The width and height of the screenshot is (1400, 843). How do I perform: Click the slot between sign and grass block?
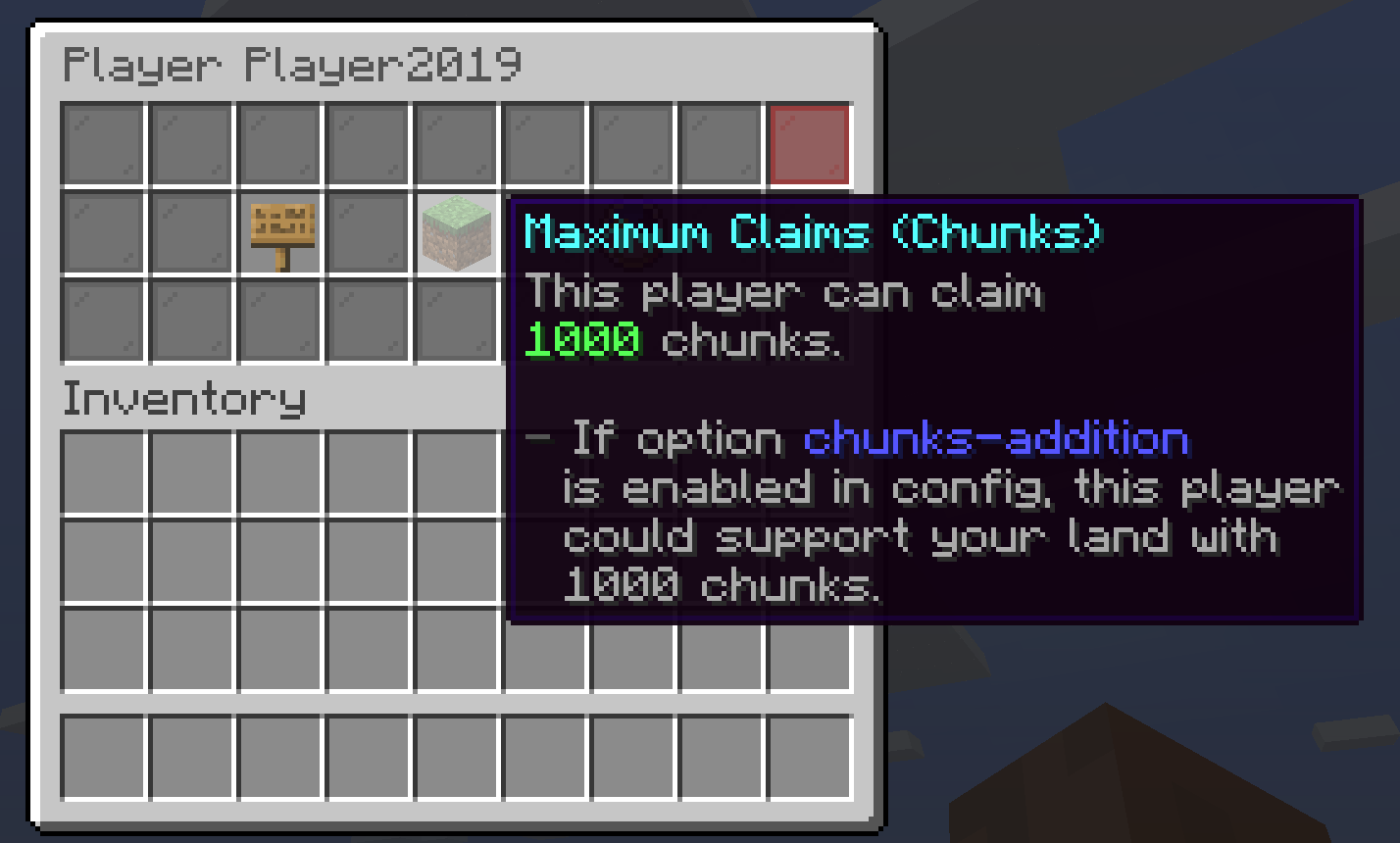click(368, 232)
